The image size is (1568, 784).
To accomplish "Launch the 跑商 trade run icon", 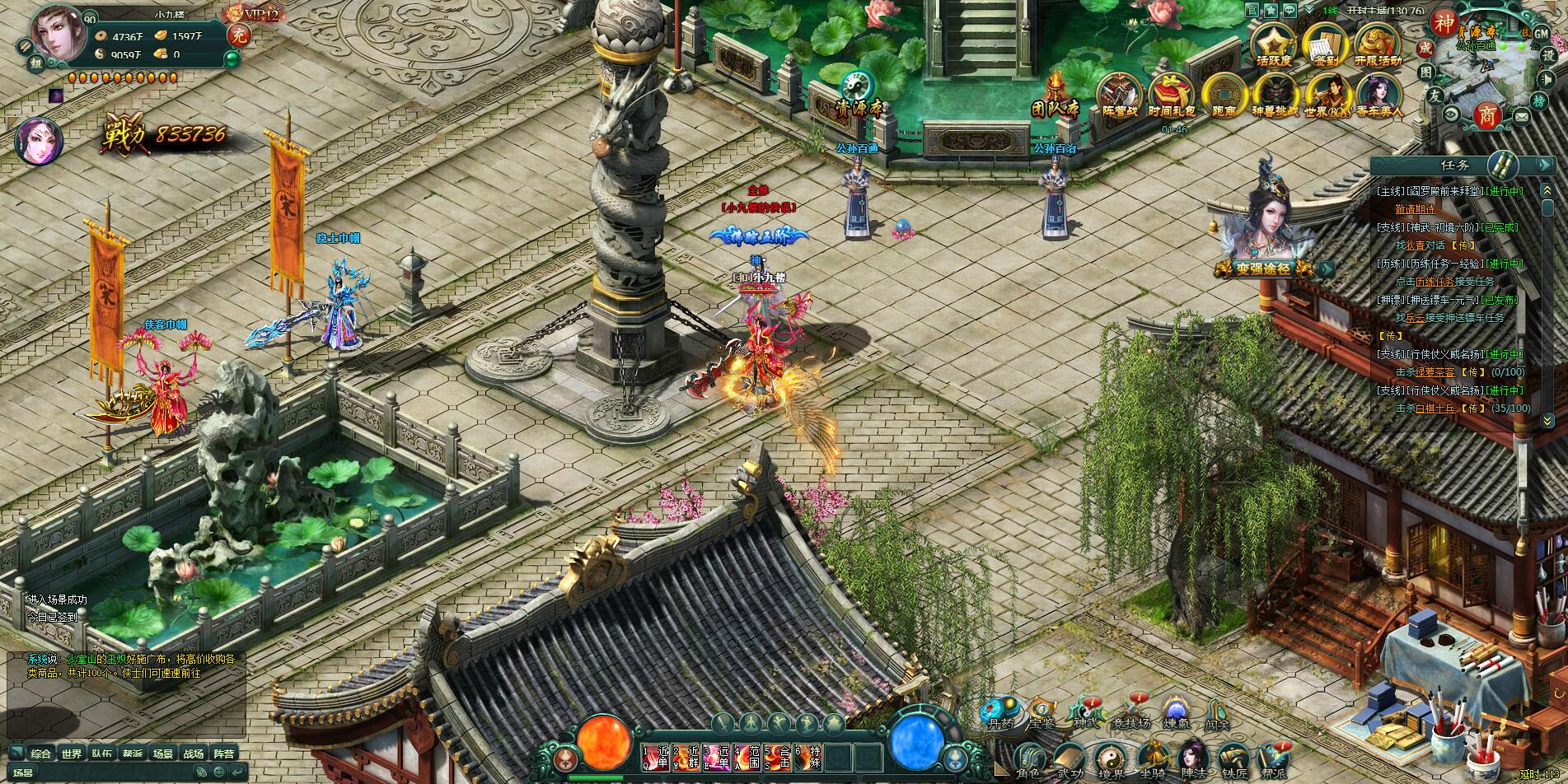I will point(1224,95).
